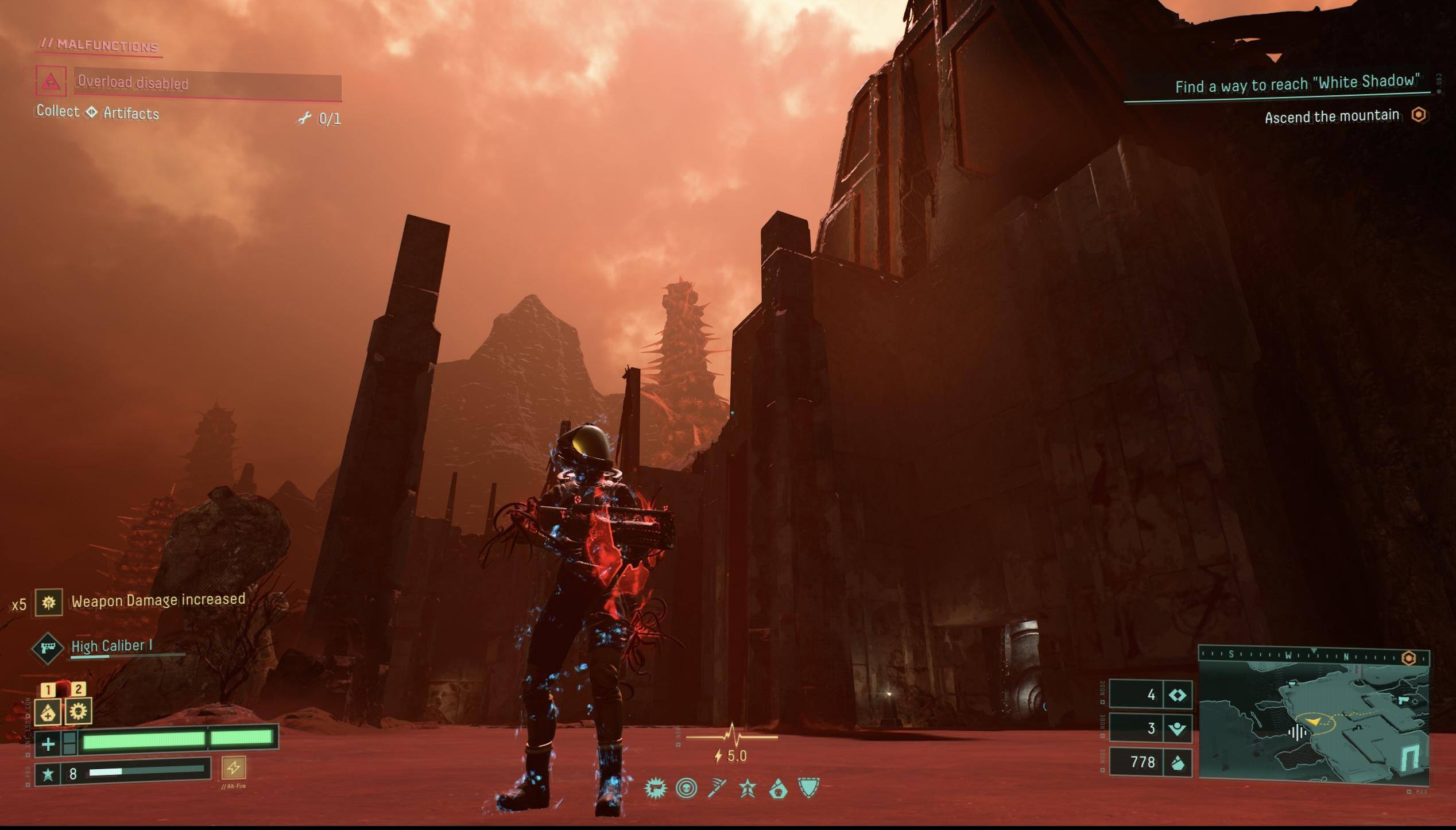The width and height of the screenshot is (1456, 830).
Task: Use the healing consumable in slot 1
Action: tap(48, 712)
